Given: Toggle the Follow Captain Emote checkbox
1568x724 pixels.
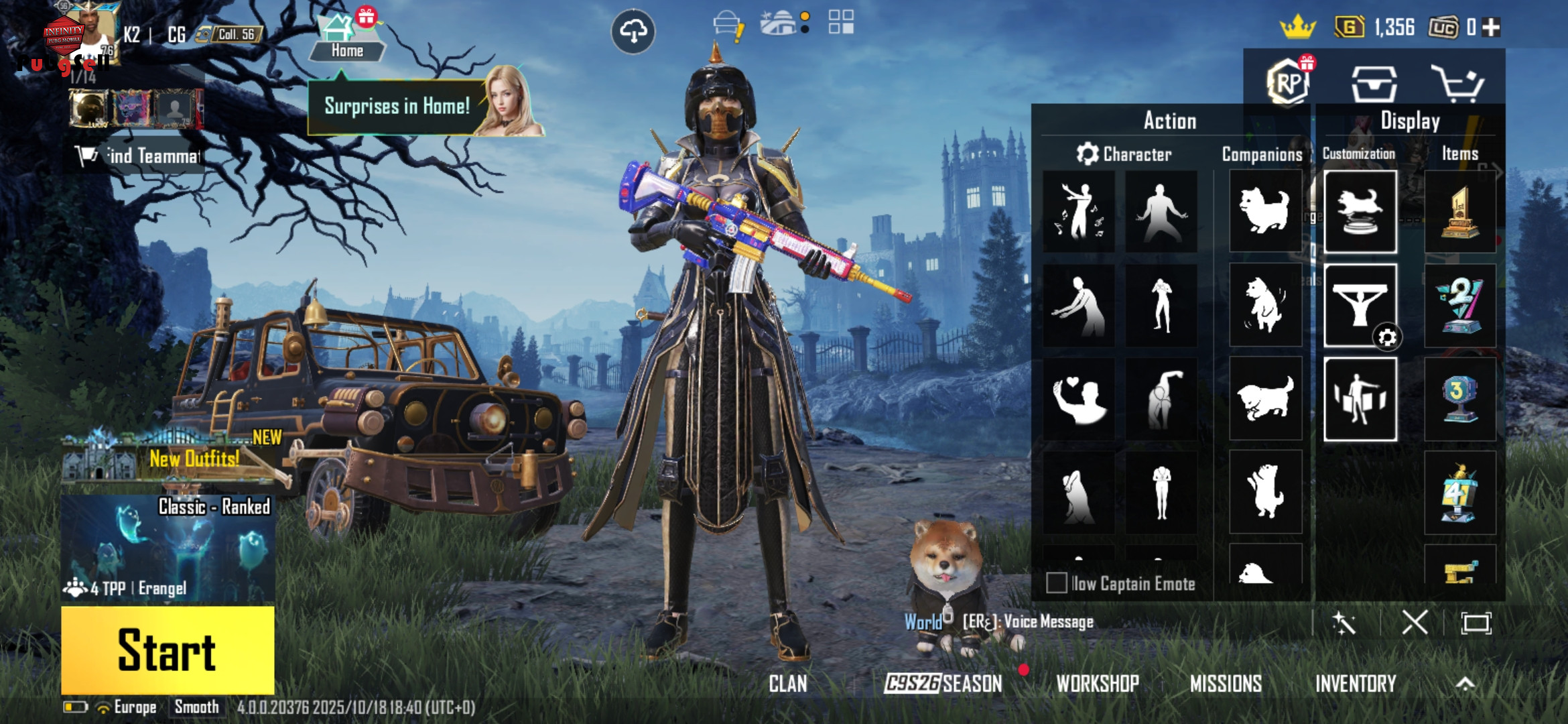Looking at the screenshot, I should tap(1057, 583).
